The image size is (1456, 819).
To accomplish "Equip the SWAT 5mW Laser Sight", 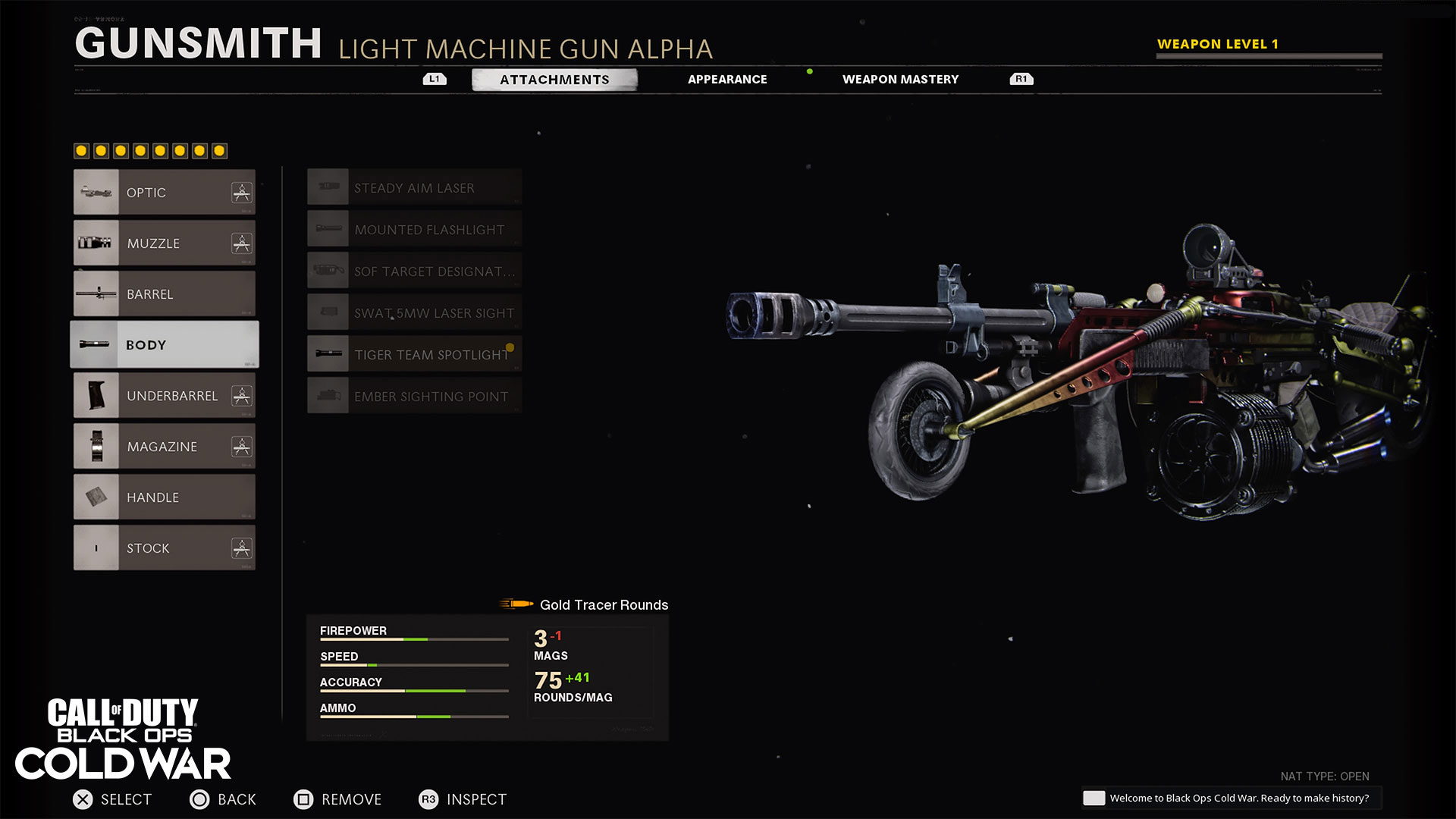I will coord(414,313).
